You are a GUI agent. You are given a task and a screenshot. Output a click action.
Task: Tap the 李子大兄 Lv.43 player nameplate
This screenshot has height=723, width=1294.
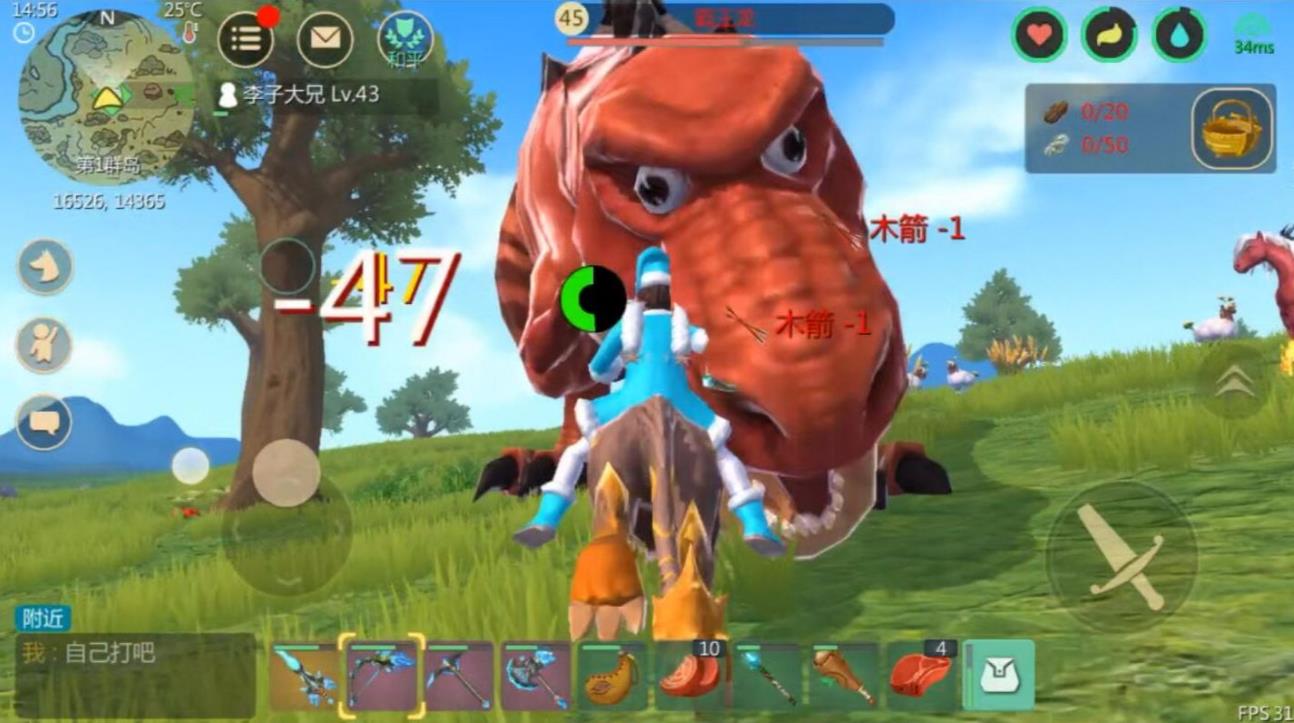[x=300, y=95]
